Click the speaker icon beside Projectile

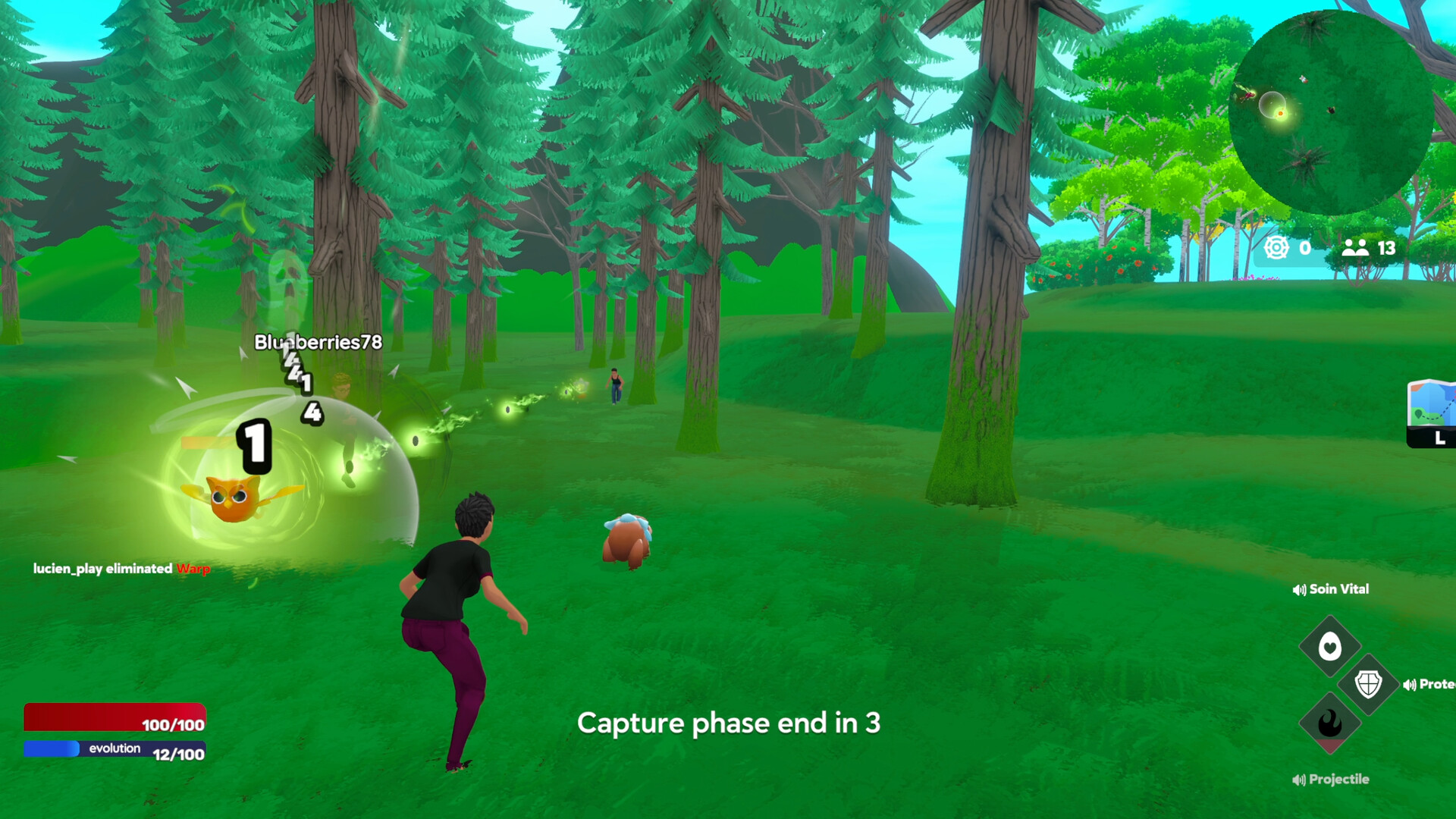1298,779
